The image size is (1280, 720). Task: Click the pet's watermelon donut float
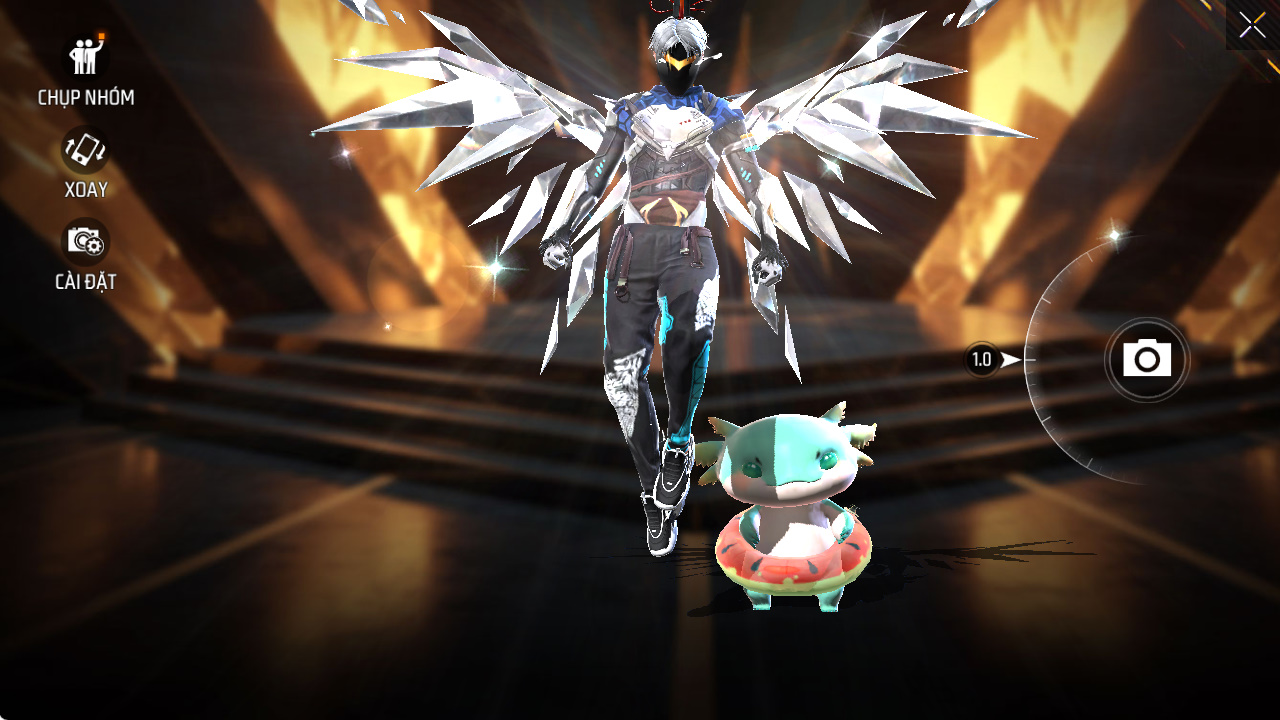[x=790, y=555]
